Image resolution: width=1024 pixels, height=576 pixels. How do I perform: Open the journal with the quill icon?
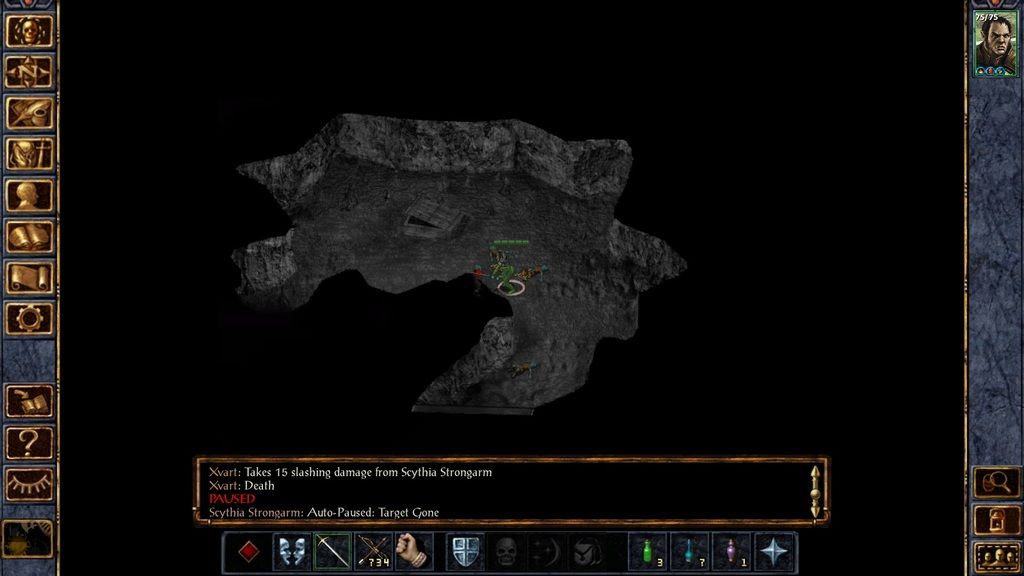29,112
